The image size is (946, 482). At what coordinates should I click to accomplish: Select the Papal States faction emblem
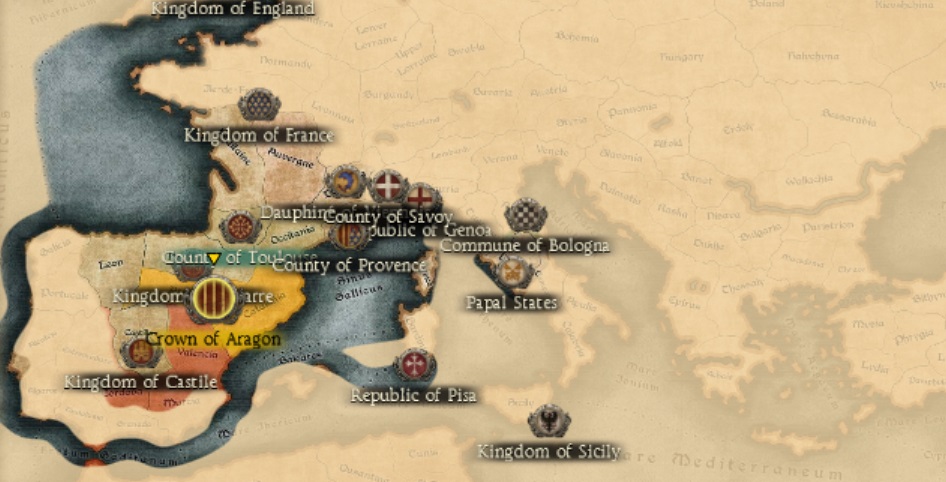513,271
